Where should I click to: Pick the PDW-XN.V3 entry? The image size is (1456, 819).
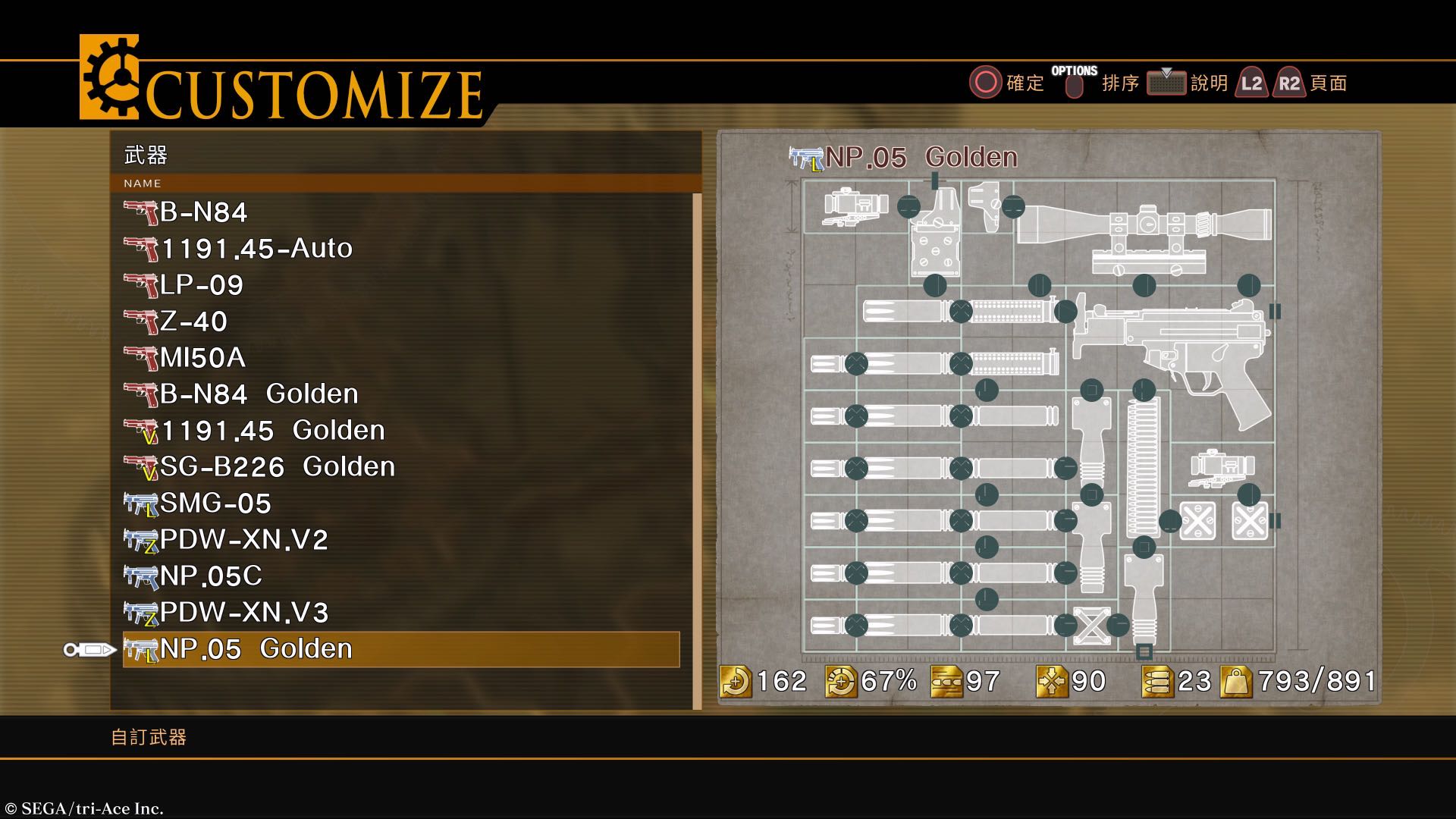pos(243,613)
